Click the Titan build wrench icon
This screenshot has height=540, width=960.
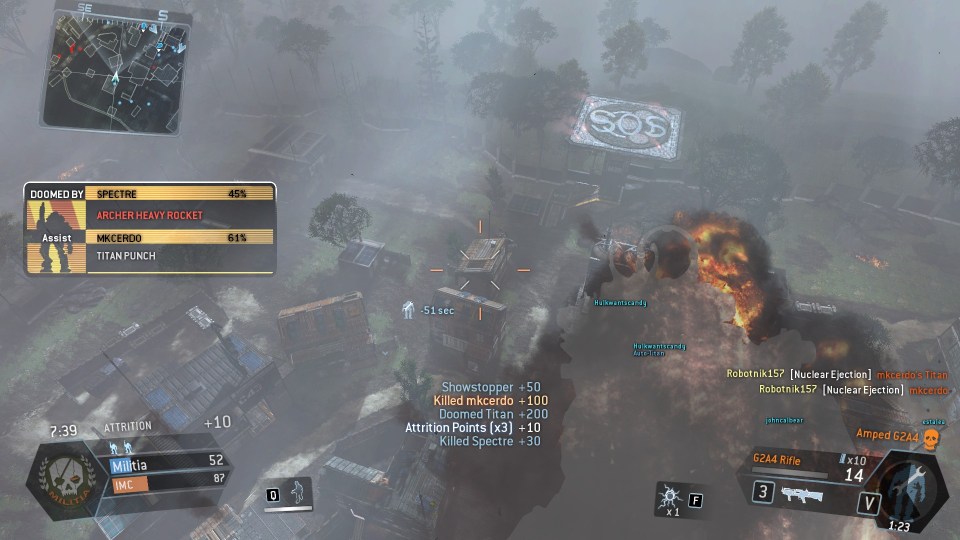[x=910, y=485]
